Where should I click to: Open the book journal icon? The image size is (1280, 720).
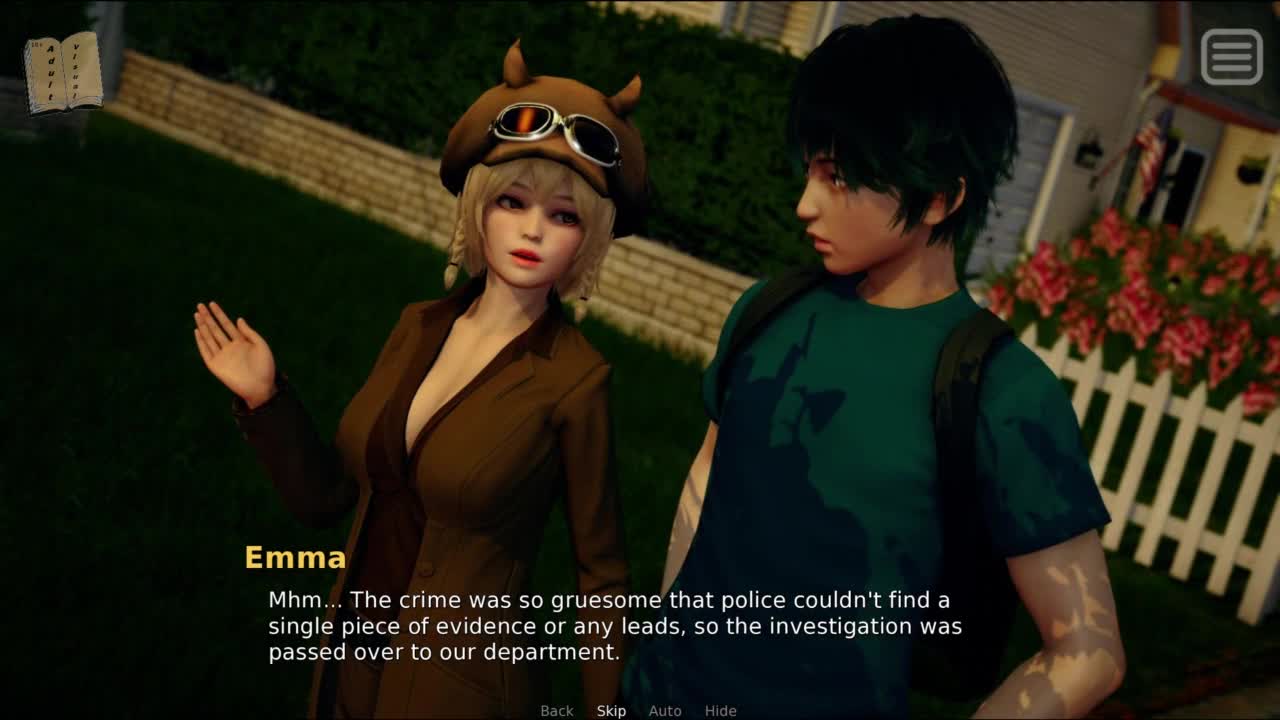click(x=63, y=72)
